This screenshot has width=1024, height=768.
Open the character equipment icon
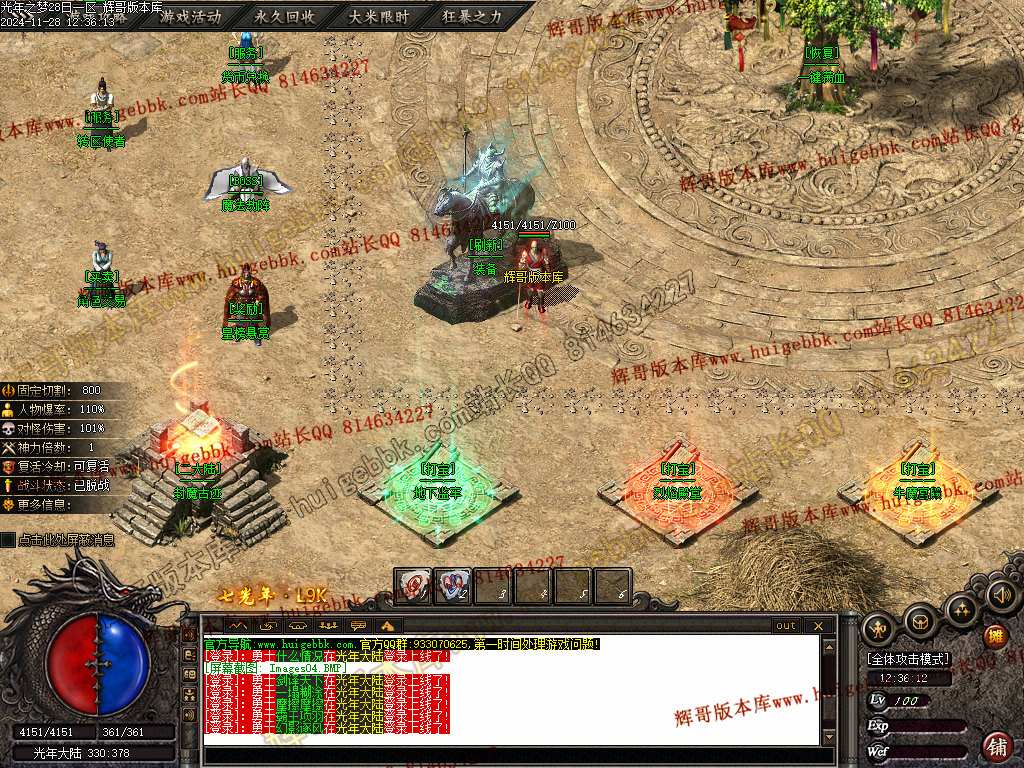[879, 627]
